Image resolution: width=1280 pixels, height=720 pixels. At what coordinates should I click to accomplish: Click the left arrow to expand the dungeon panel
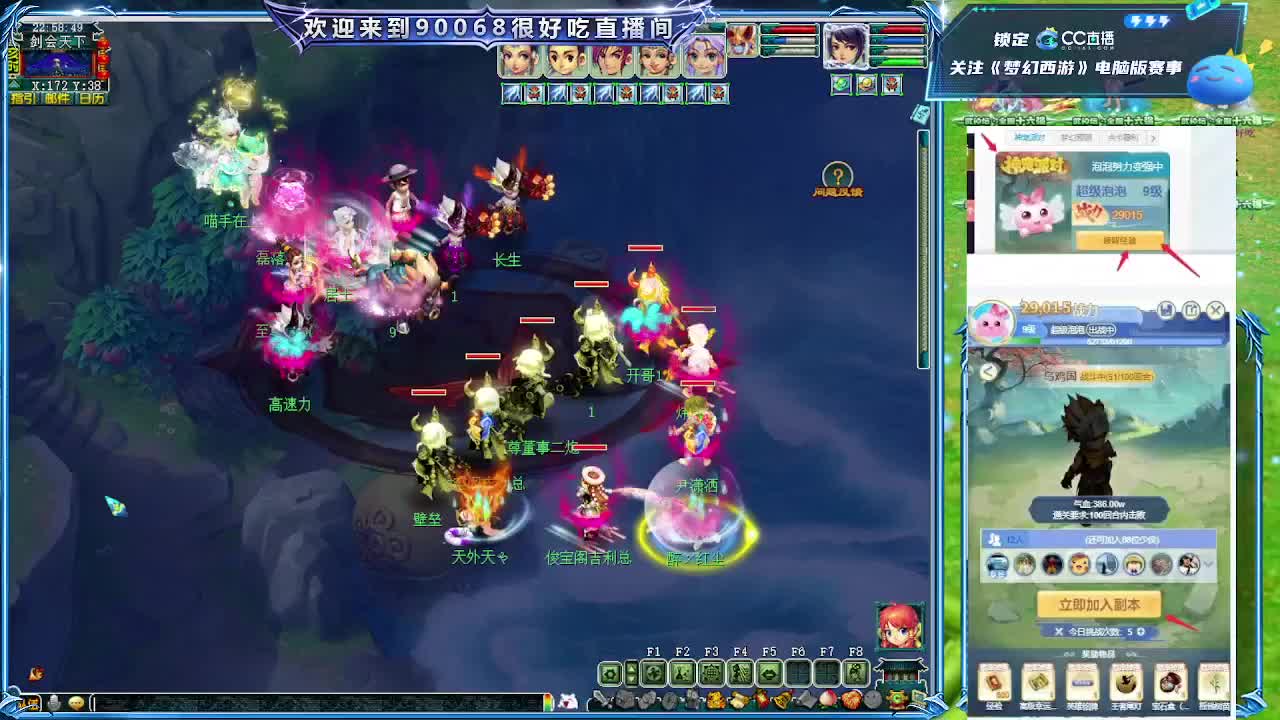(988, 372)
